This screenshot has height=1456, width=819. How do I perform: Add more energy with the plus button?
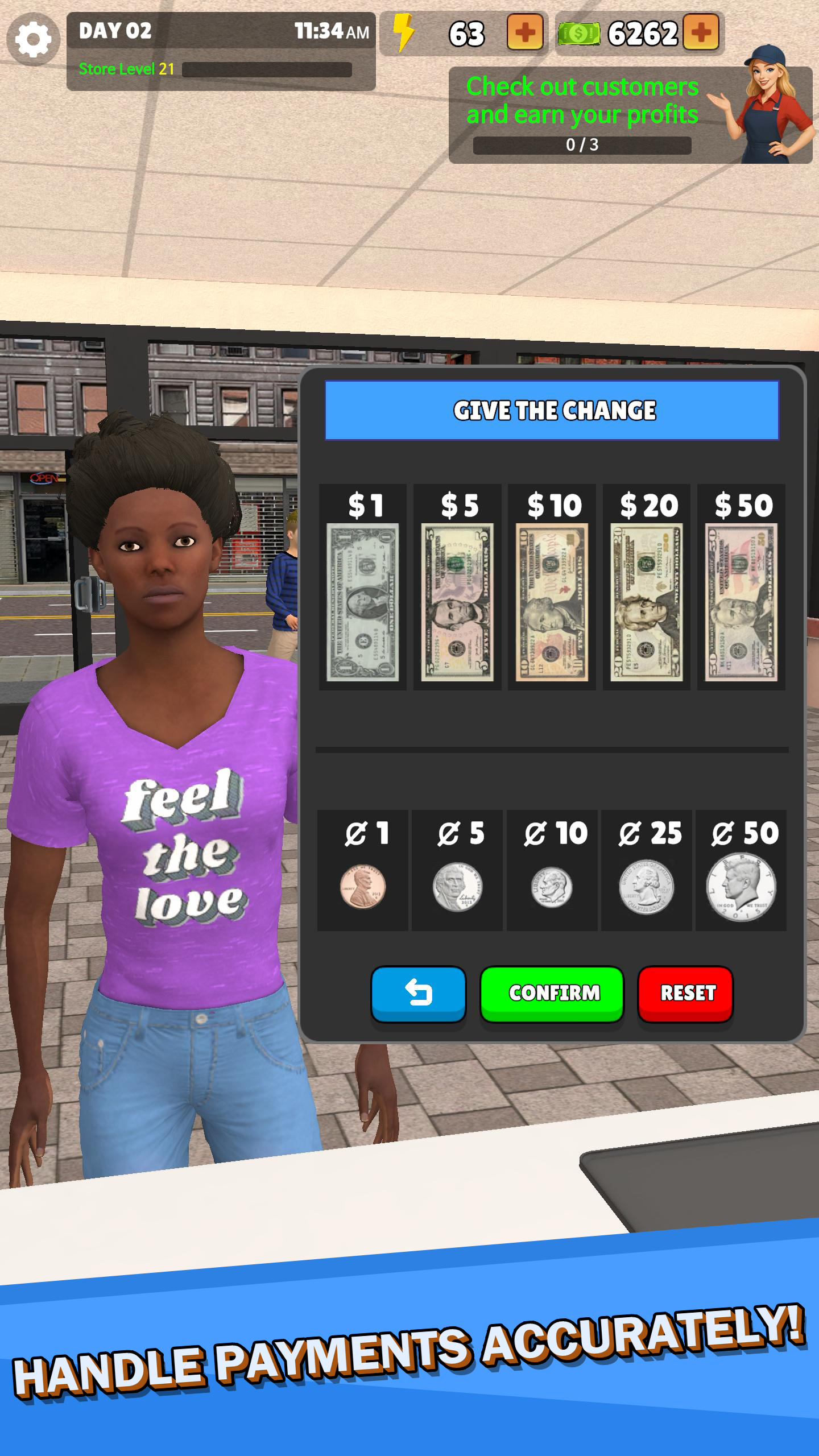[x=524, y=33]
